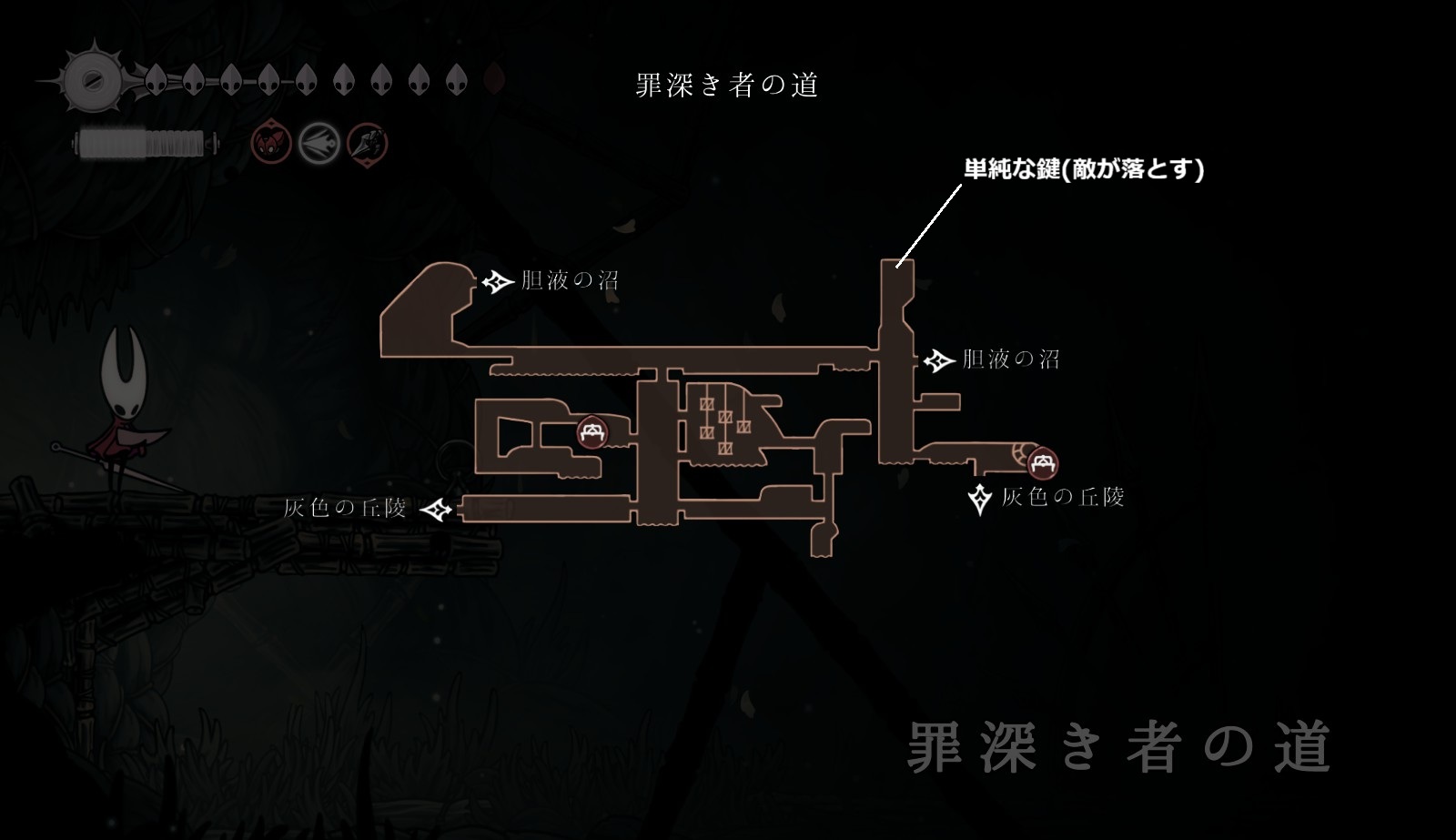
Task: Click the left 灰色の丘陵 exit marker
Action: 439,509
